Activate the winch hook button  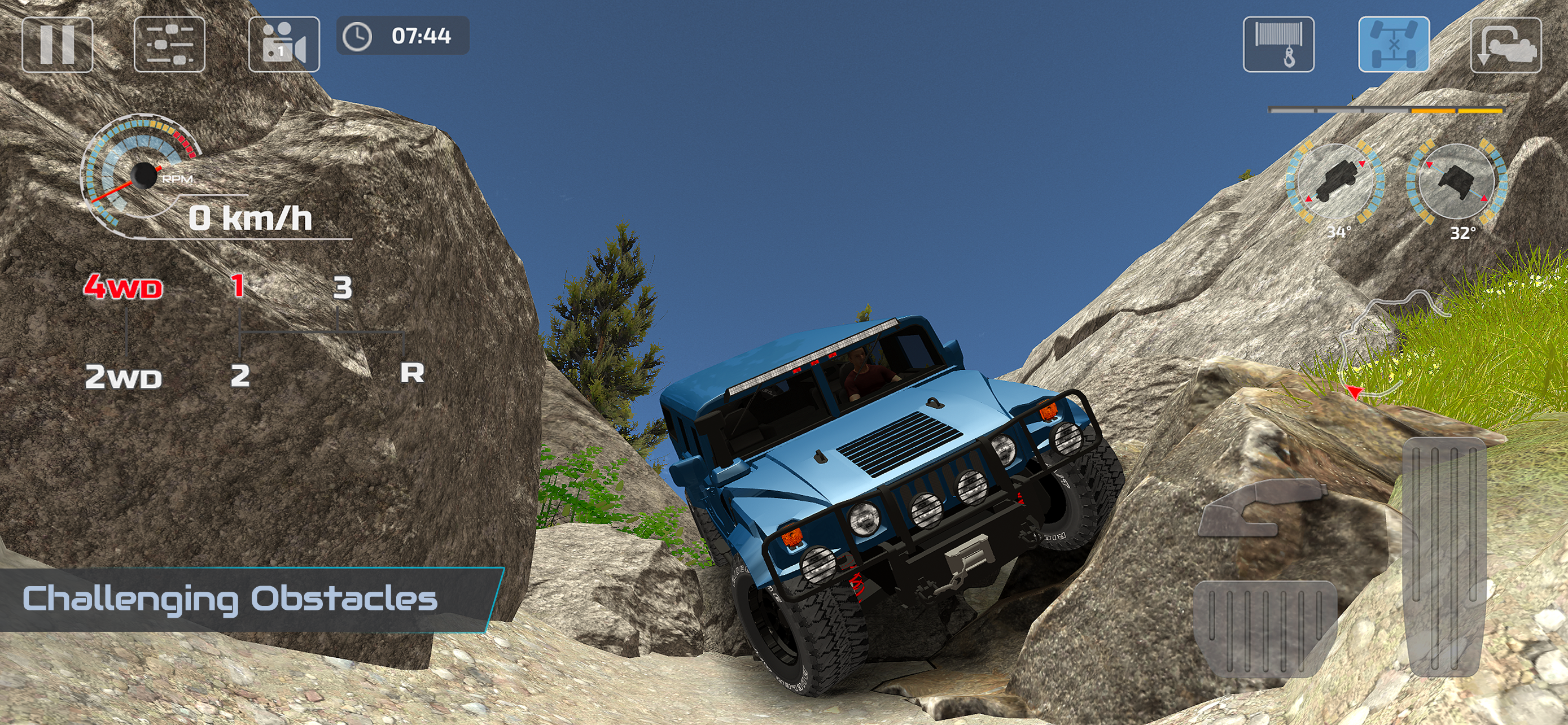pos(1278,45)
